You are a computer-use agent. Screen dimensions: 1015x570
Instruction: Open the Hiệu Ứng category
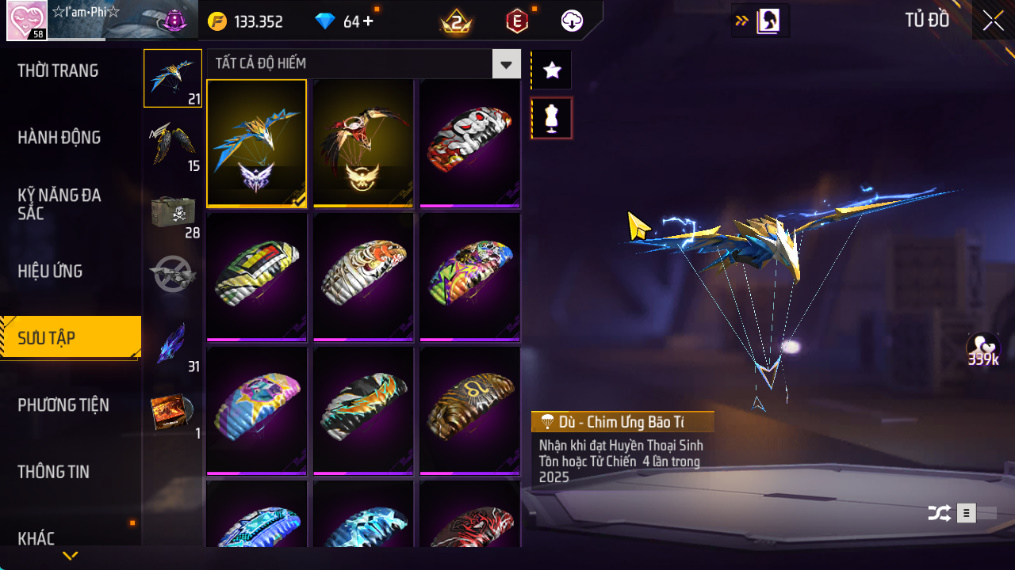coord(50,271)
